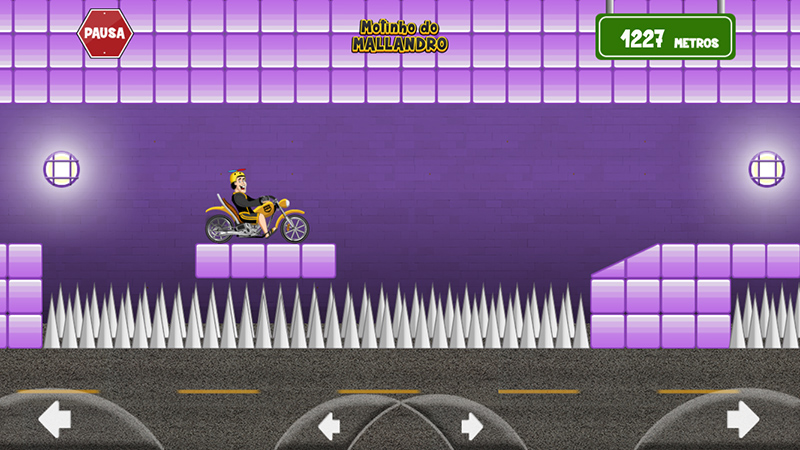Tap the large right arrow control
800x450 pixels.
tap(742, 419)
